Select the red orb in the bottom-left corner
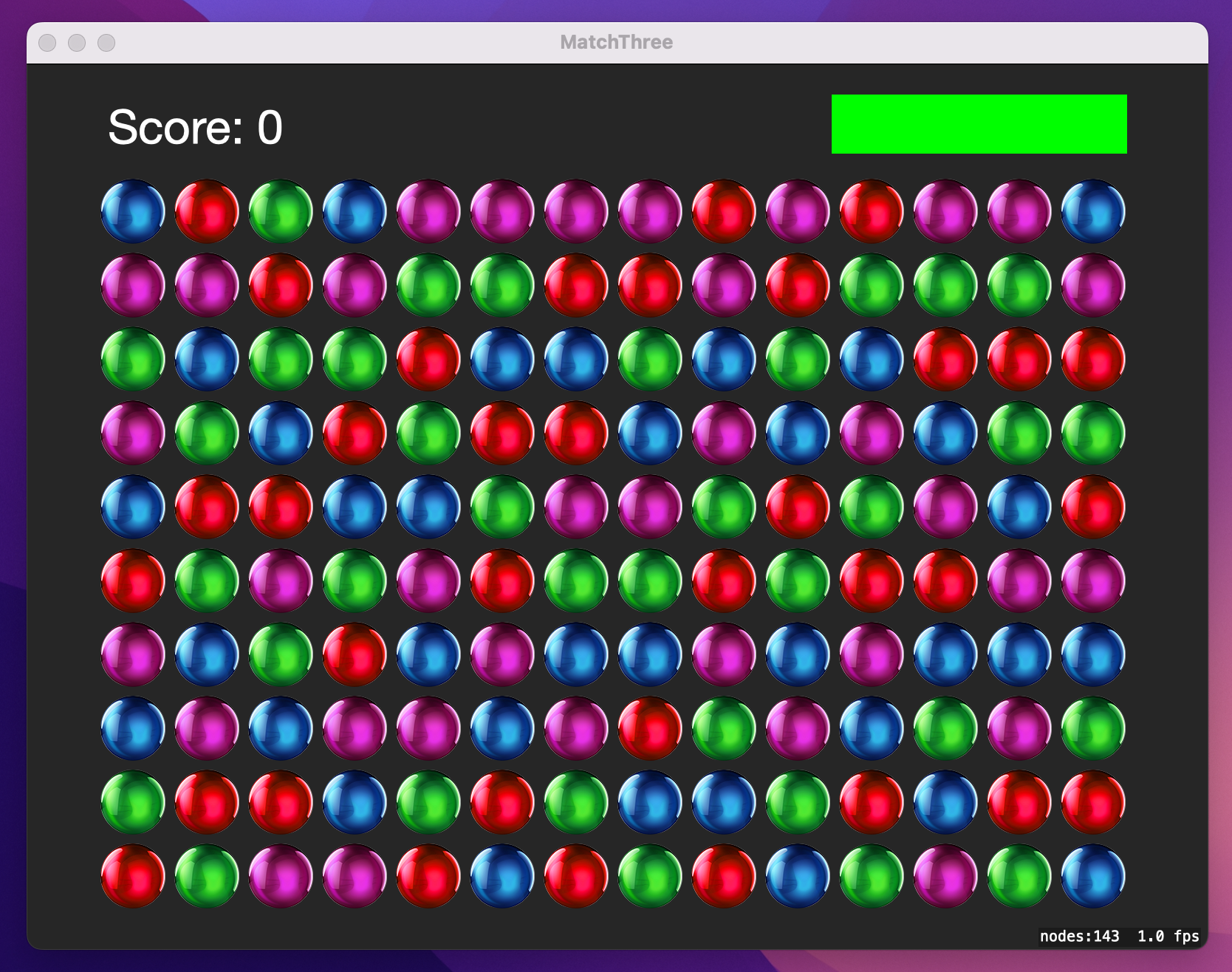 [134, 875]
